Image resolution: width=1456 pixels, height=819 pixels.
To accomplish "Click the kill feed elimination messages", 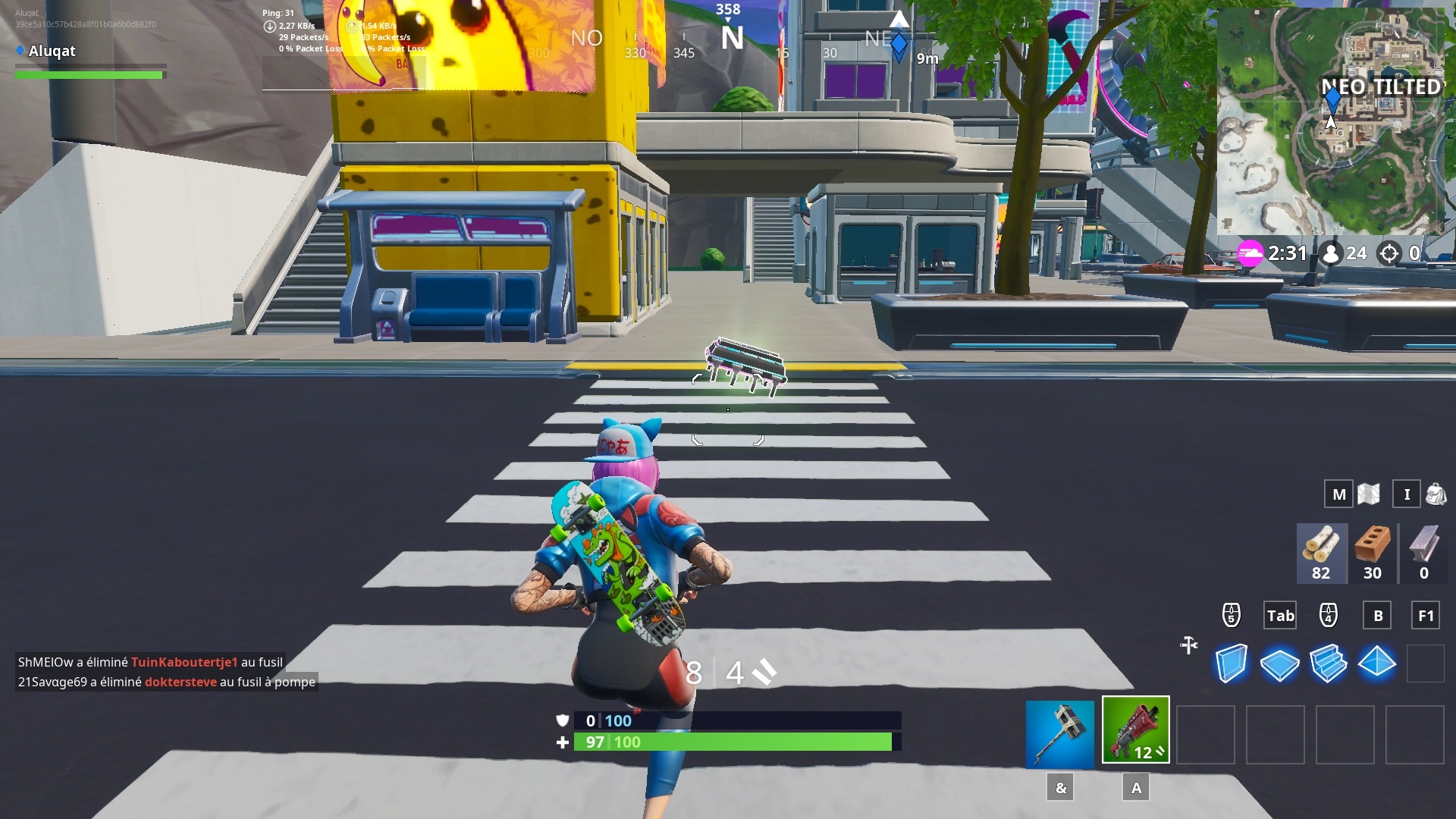I will pos(166,672).
